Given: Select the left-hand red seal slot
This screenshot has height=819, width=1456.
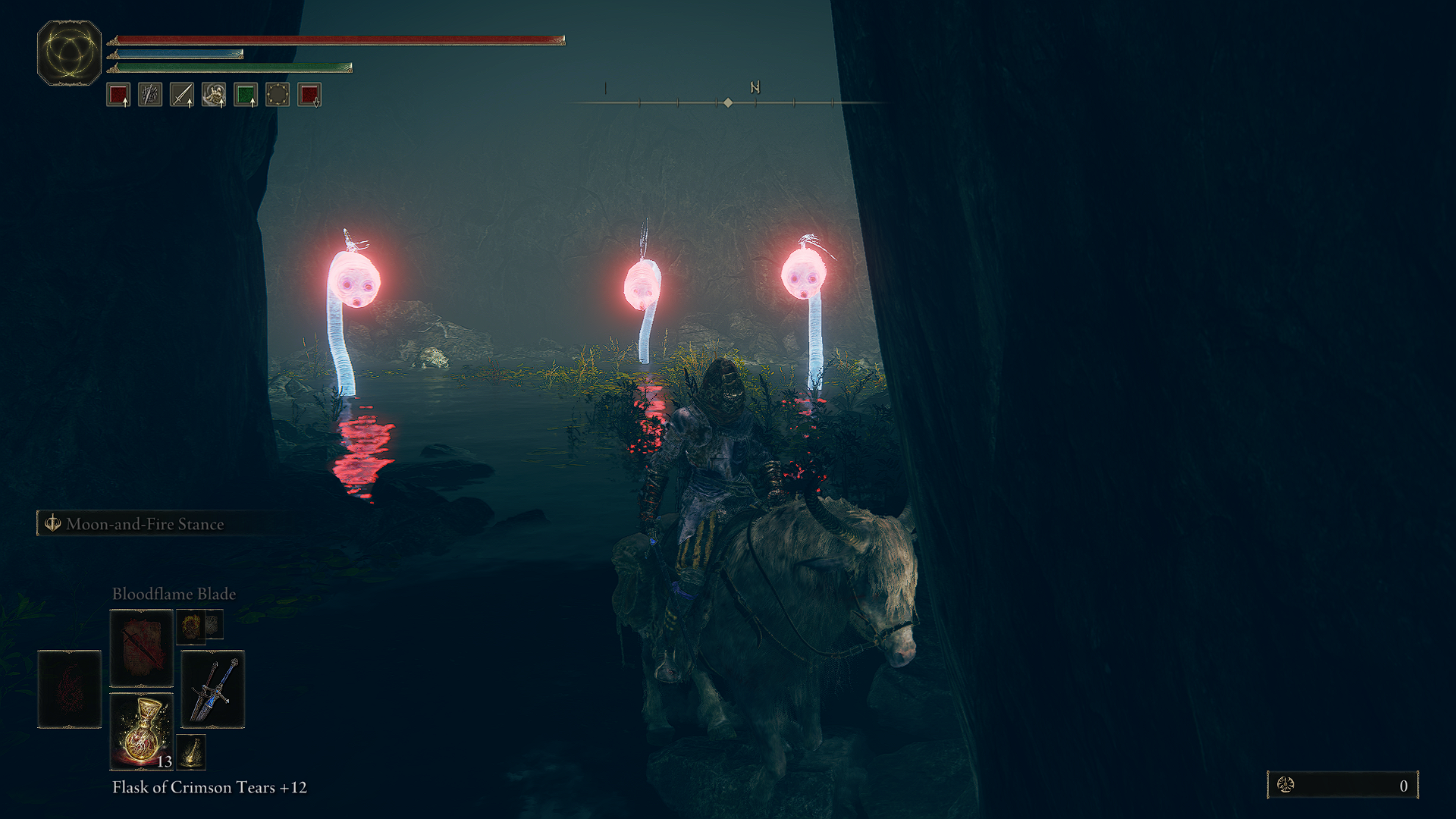Looking at the screenshot, I should (x=69, y=689).
